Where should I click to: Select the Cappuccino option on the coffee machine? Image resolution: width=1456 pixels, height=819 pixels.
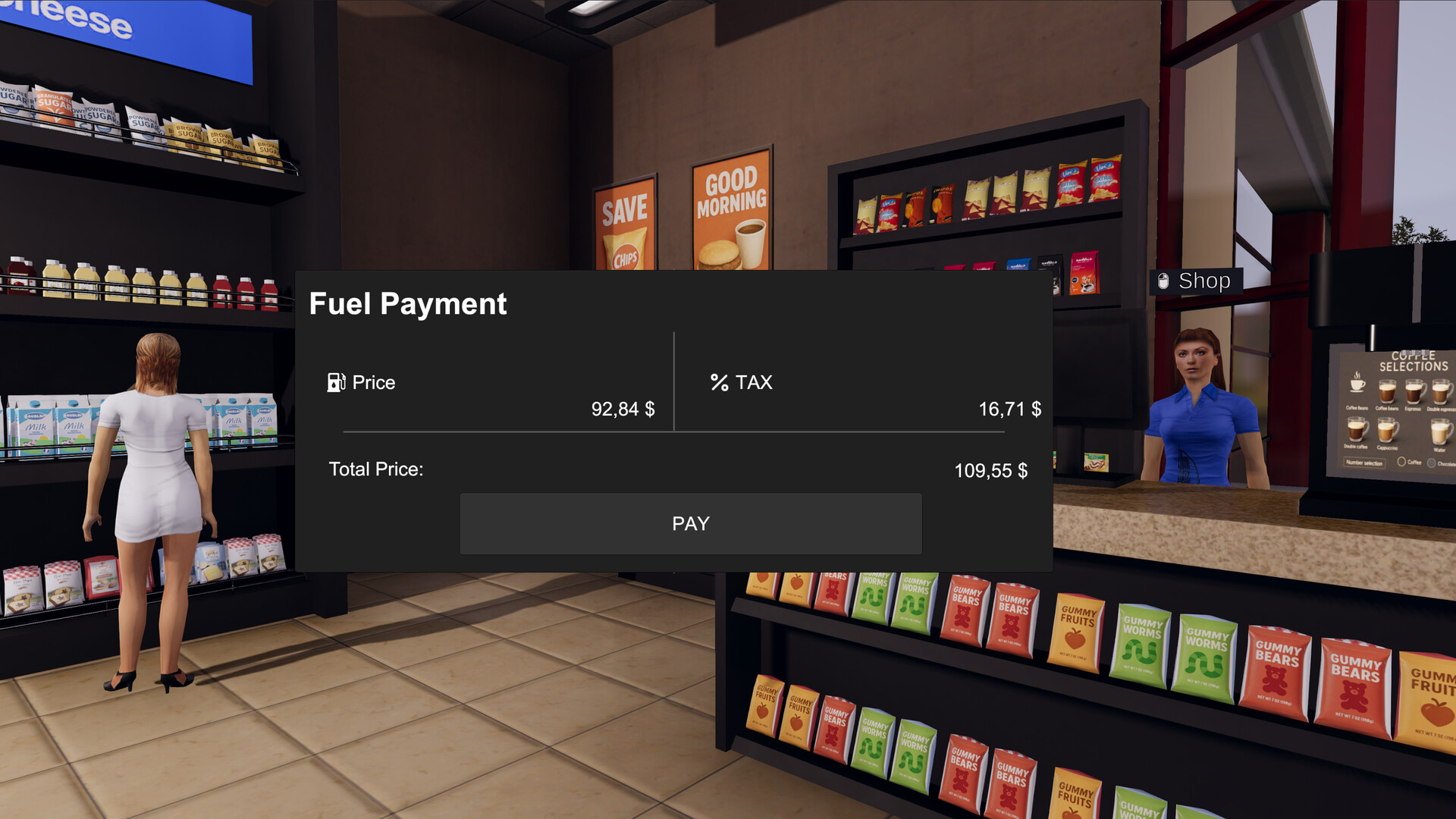(x=1387, y=431)
